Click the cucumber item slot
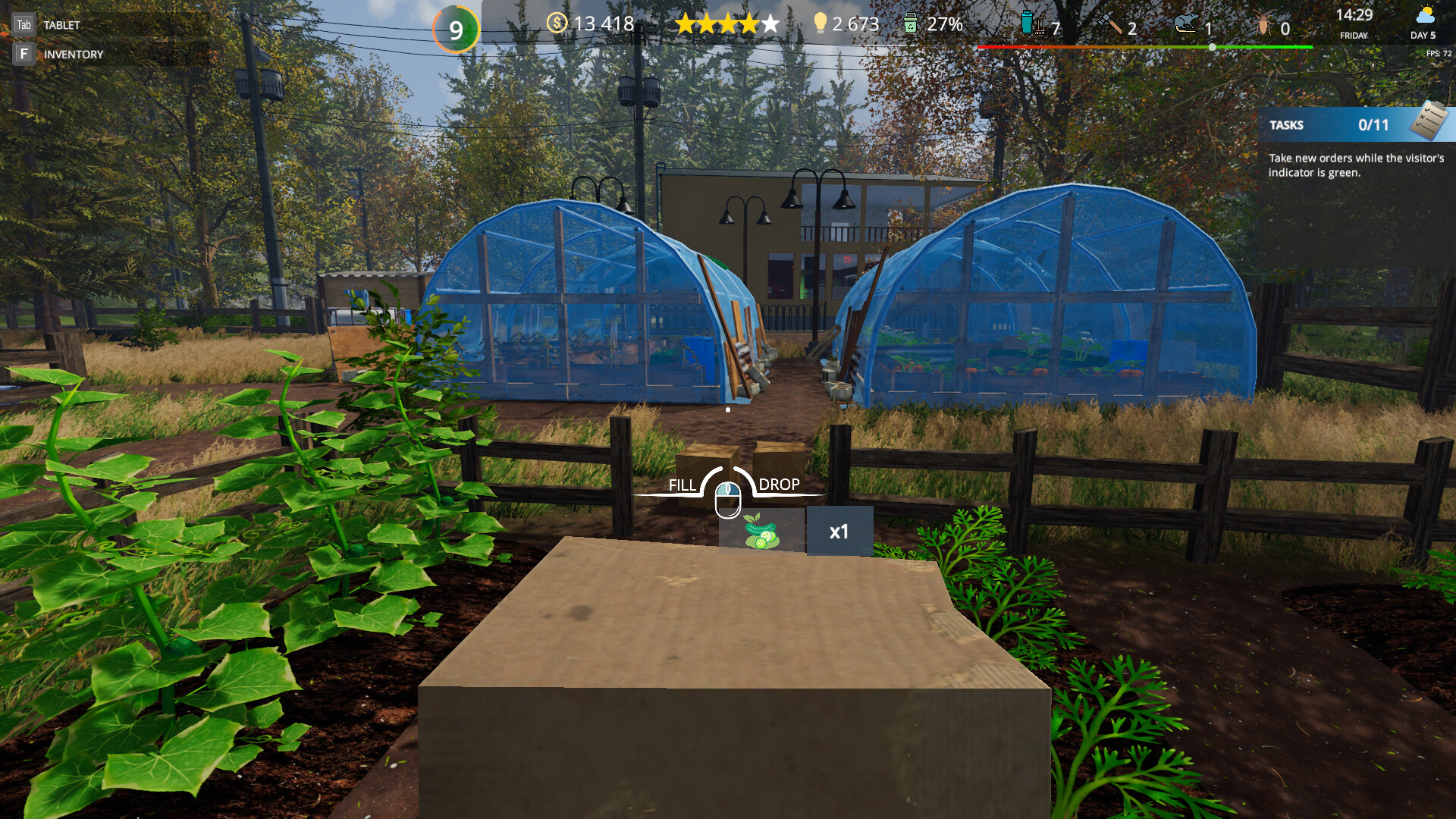Screen dimensions: 1456x819 click(x=762, y=529)
